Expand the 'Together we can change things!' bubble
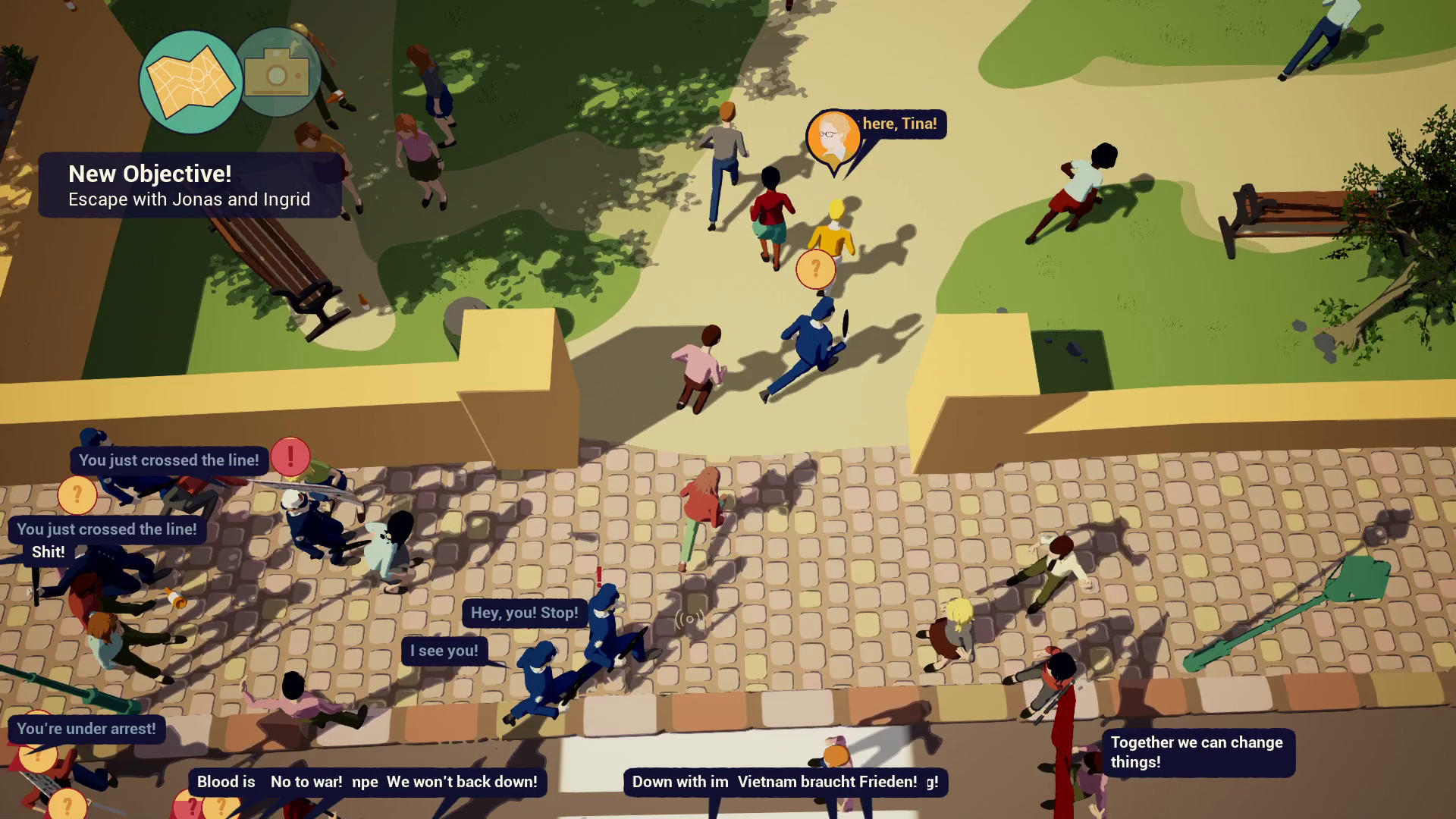Viewport: 1456px width, 819px height. pyautogui.click(x=1197, y=752)
